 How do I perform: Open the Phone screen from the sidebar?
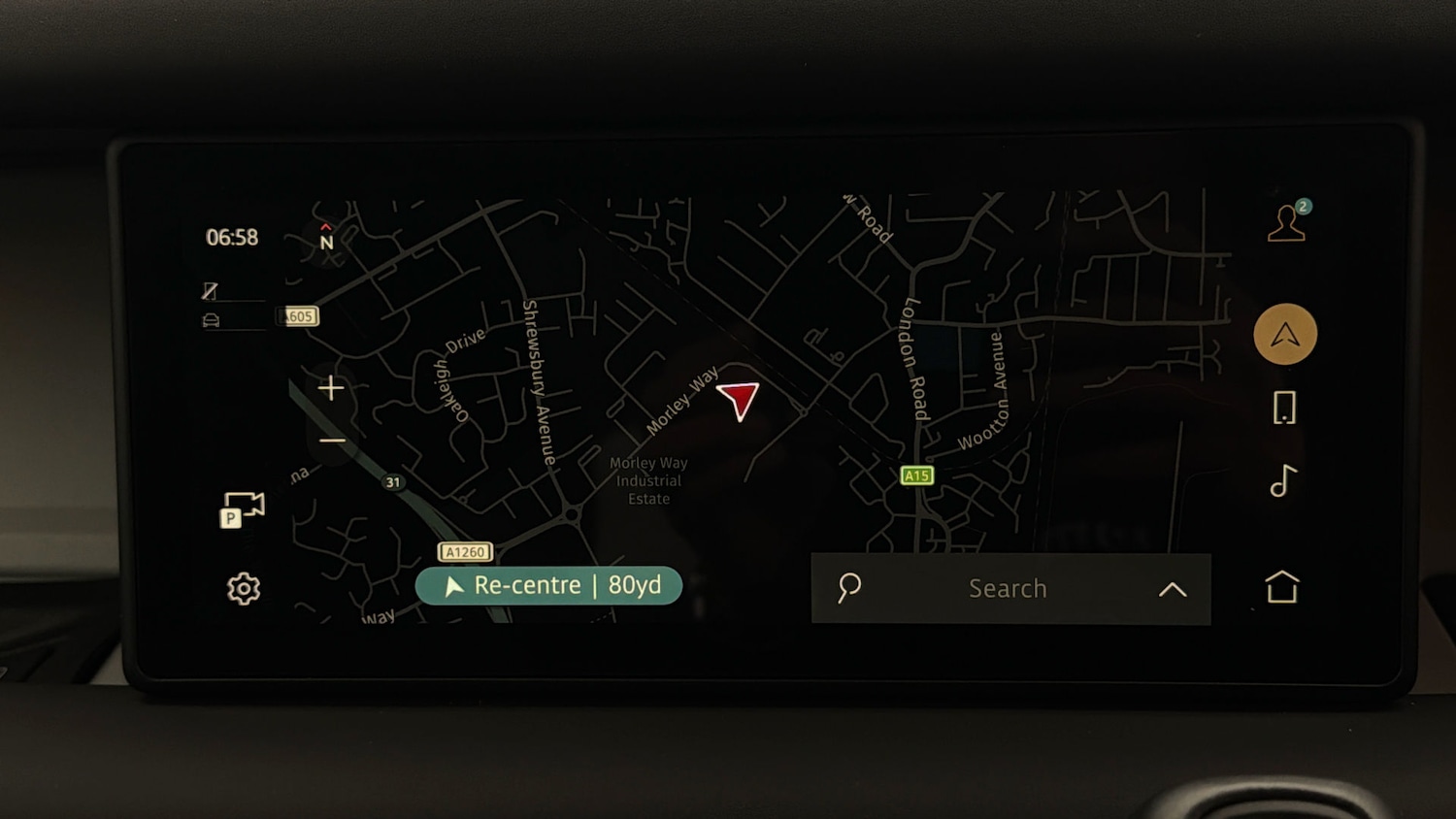(1283, 409)
